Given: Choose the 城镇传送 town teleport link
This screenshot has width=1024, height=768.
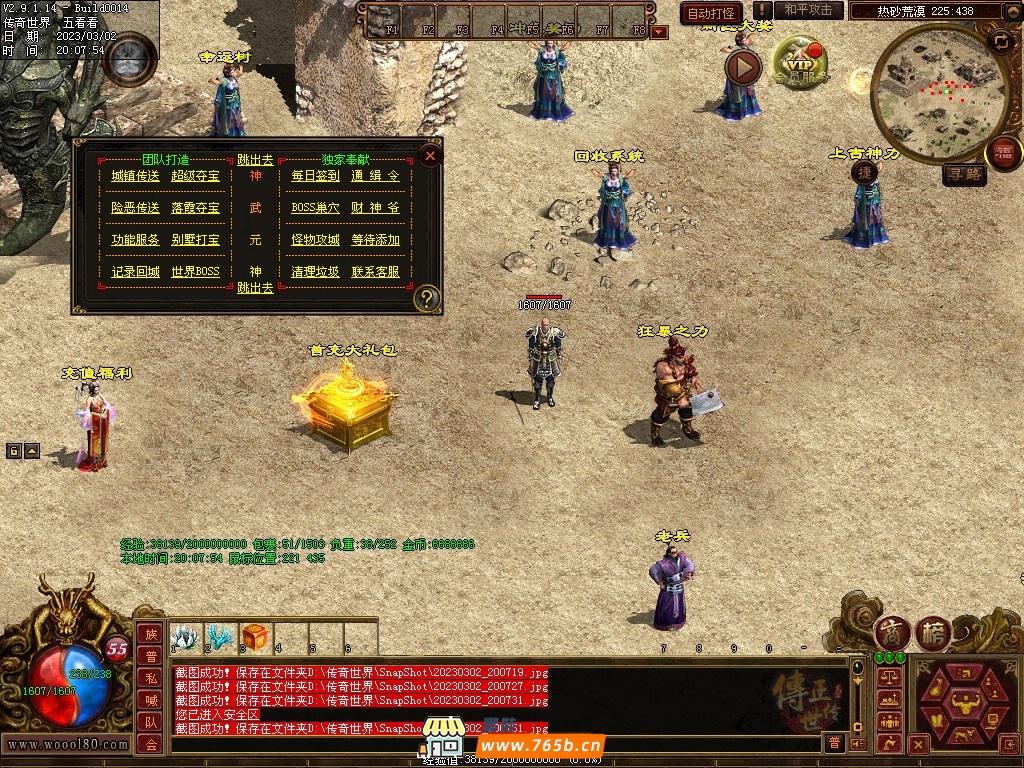Looking at the screenshot, I should (135, 176).
